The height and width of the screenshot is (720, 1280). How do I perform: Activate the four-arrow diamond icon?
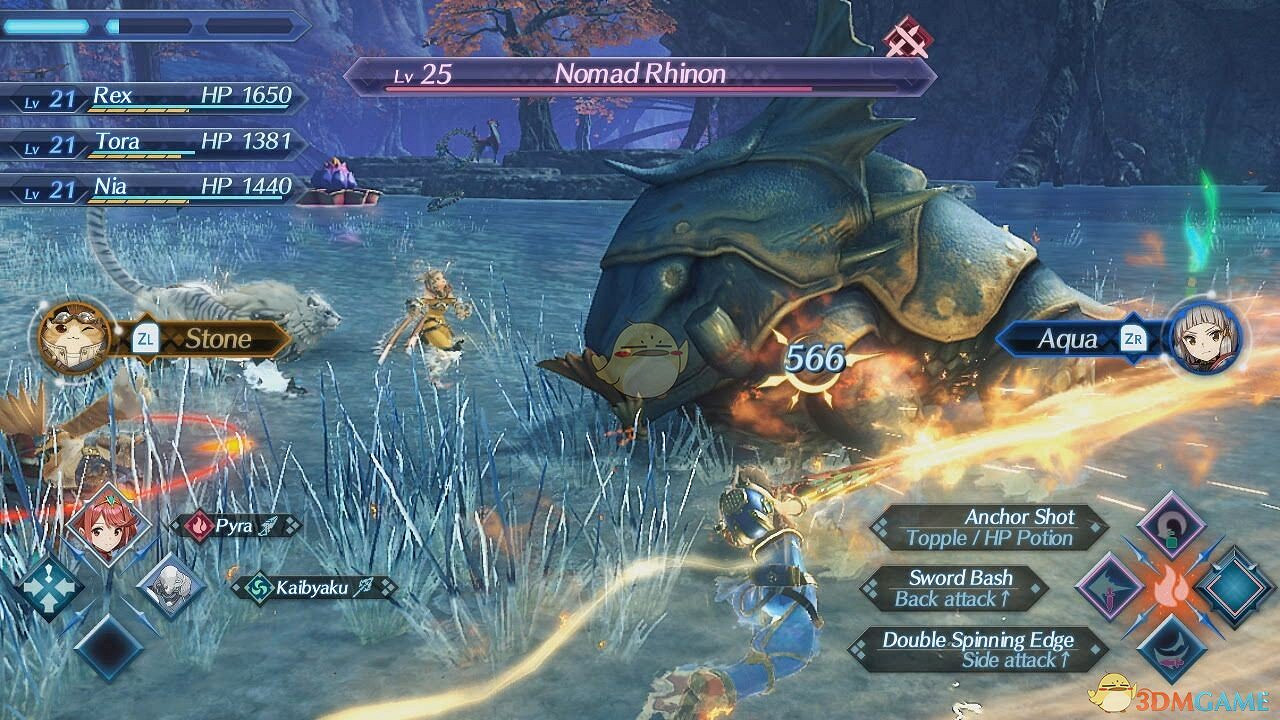point(48,587)
